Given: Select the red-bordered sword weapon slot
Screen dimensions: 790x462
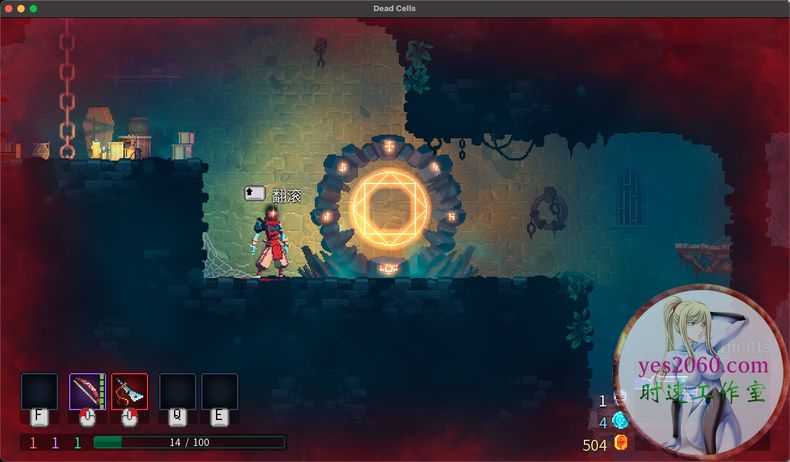Looking at the screenshot, I should coord(129,391).
